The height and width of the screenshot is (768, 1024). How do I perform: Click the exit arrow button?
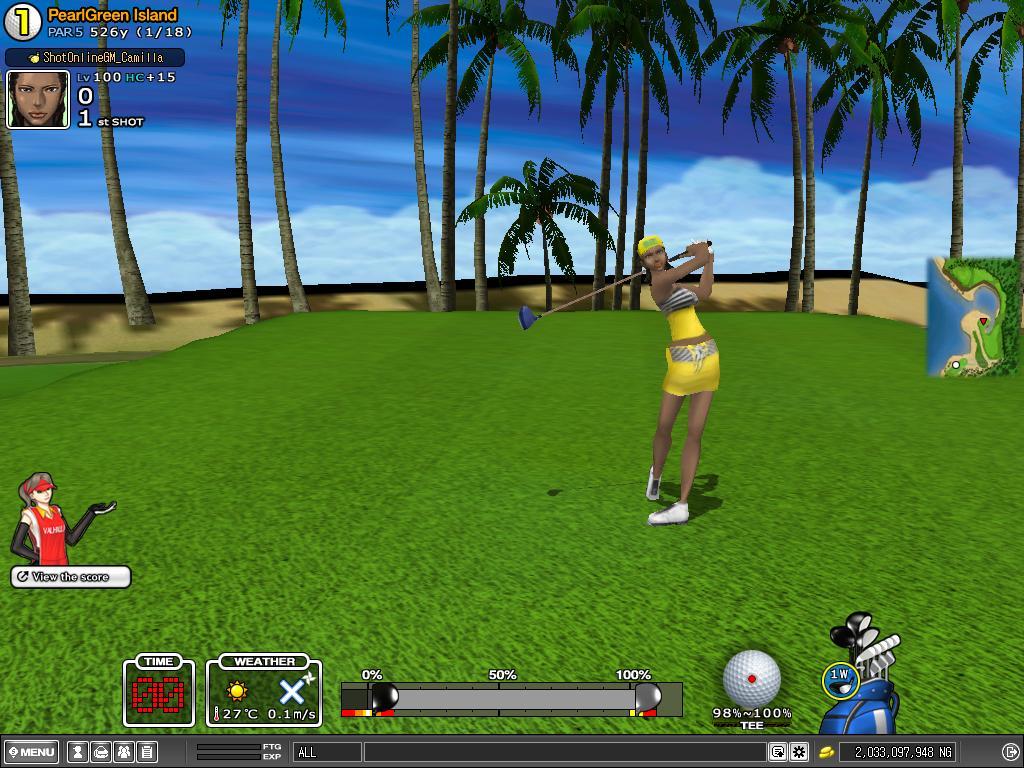click(1010, 752)
